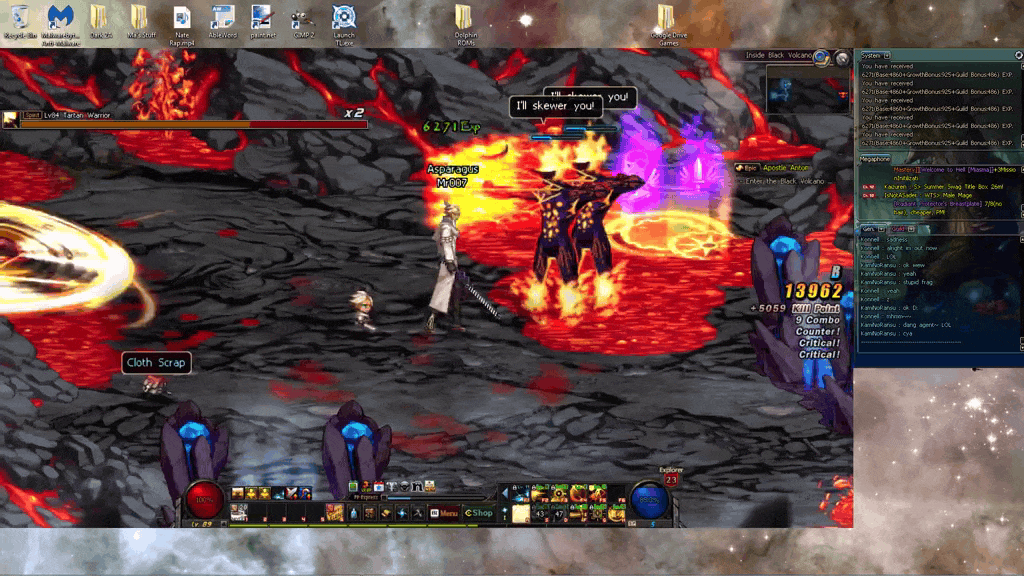Open the Dolphin ROMs desktop folder
The image size is (1024, 576).
click(464, 23)
